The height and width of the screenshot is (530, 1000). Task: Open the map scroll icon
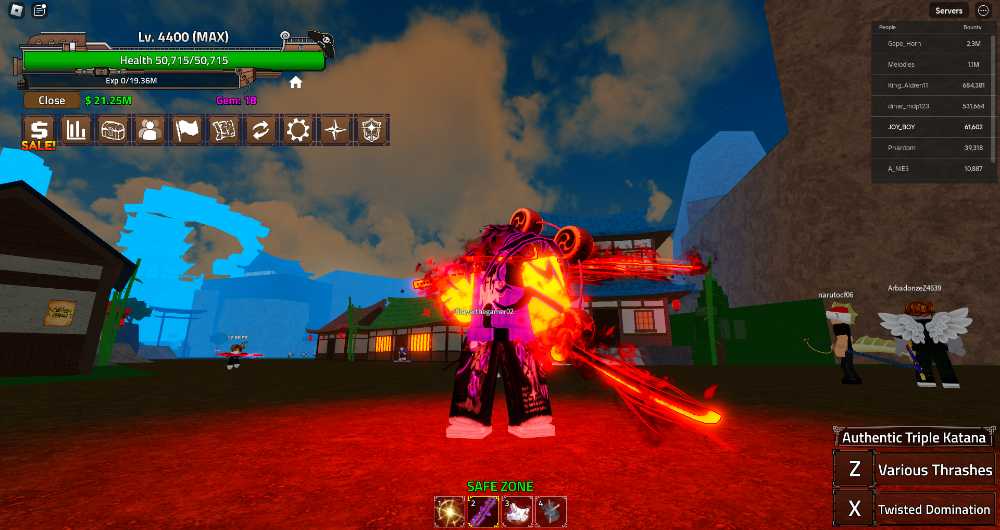click(224, 130)
